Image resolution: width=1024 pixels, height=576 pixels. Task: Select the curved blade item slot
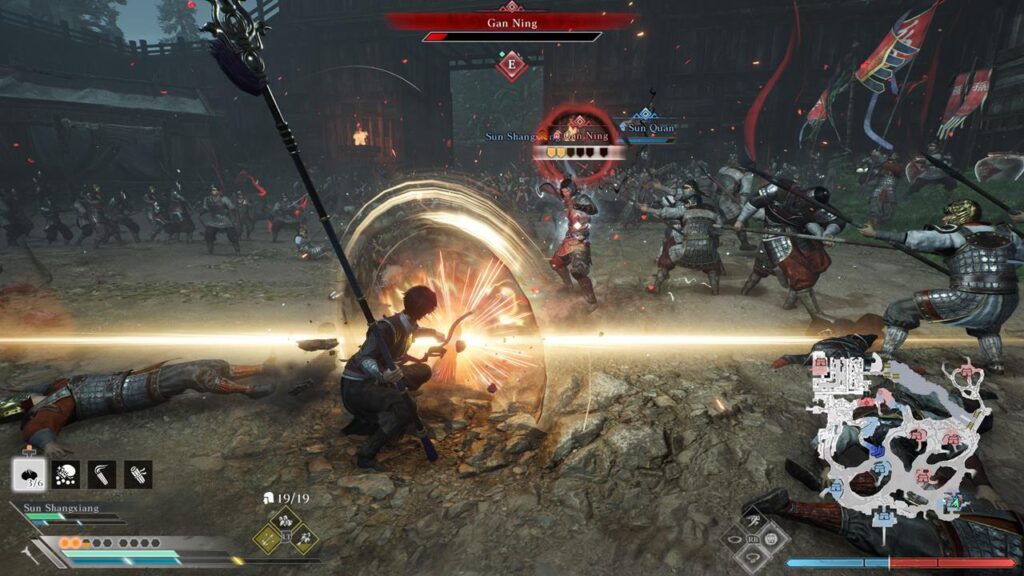[102, 473]
